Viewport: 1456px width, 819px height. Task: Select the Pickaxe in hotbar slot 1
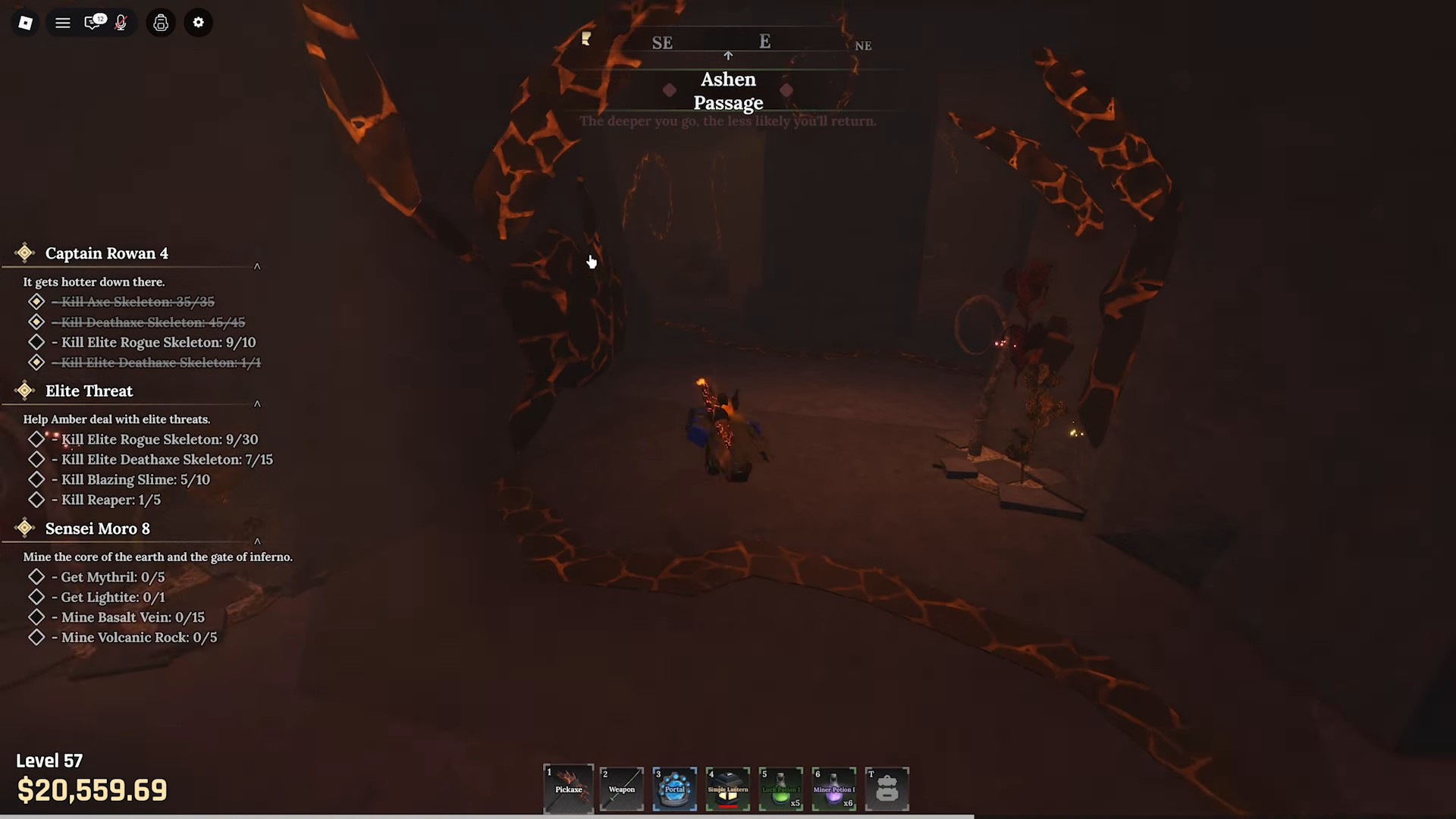click(568, 789)
